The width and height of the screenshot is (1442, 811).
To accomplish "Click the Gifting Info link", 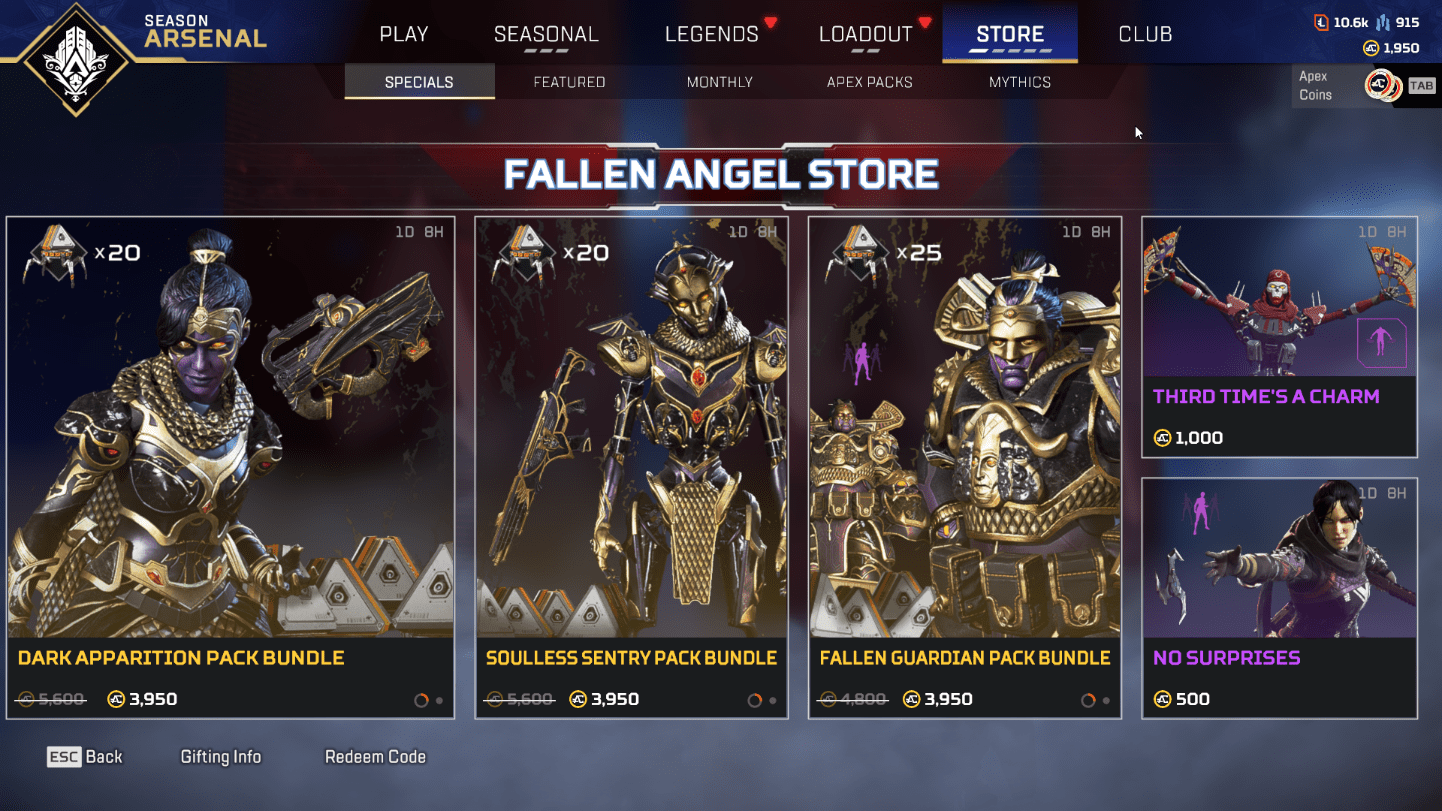I will [x=220, y=757].
